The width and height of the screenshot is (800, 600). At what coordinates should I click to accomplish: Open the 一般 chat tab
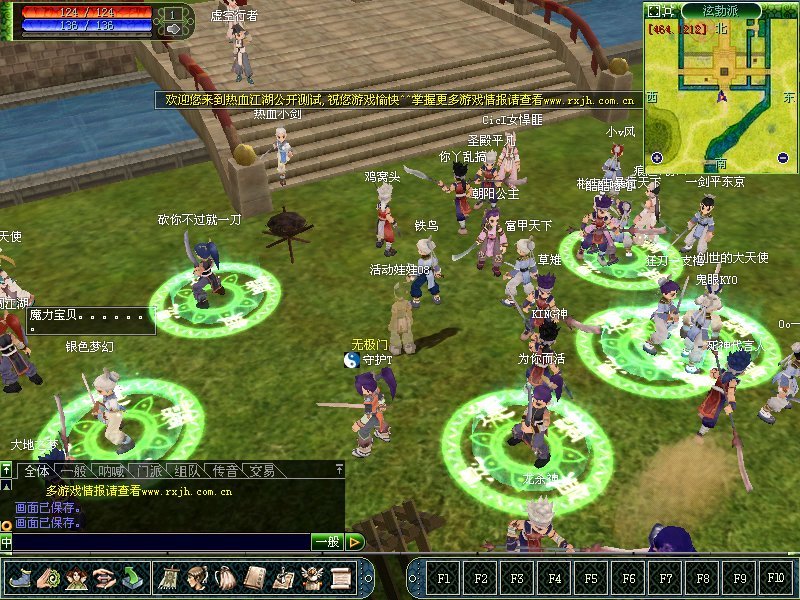tap(74, 471)
